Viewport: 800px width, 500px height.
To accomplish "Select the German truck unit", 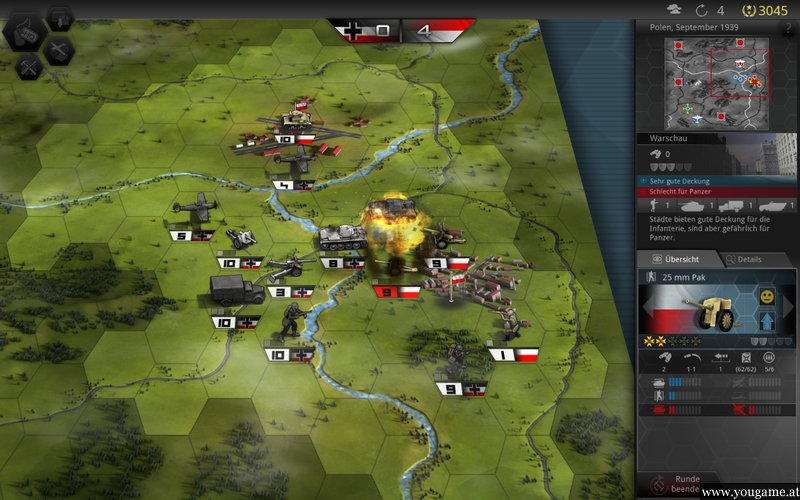I will (x=236, y=291).
